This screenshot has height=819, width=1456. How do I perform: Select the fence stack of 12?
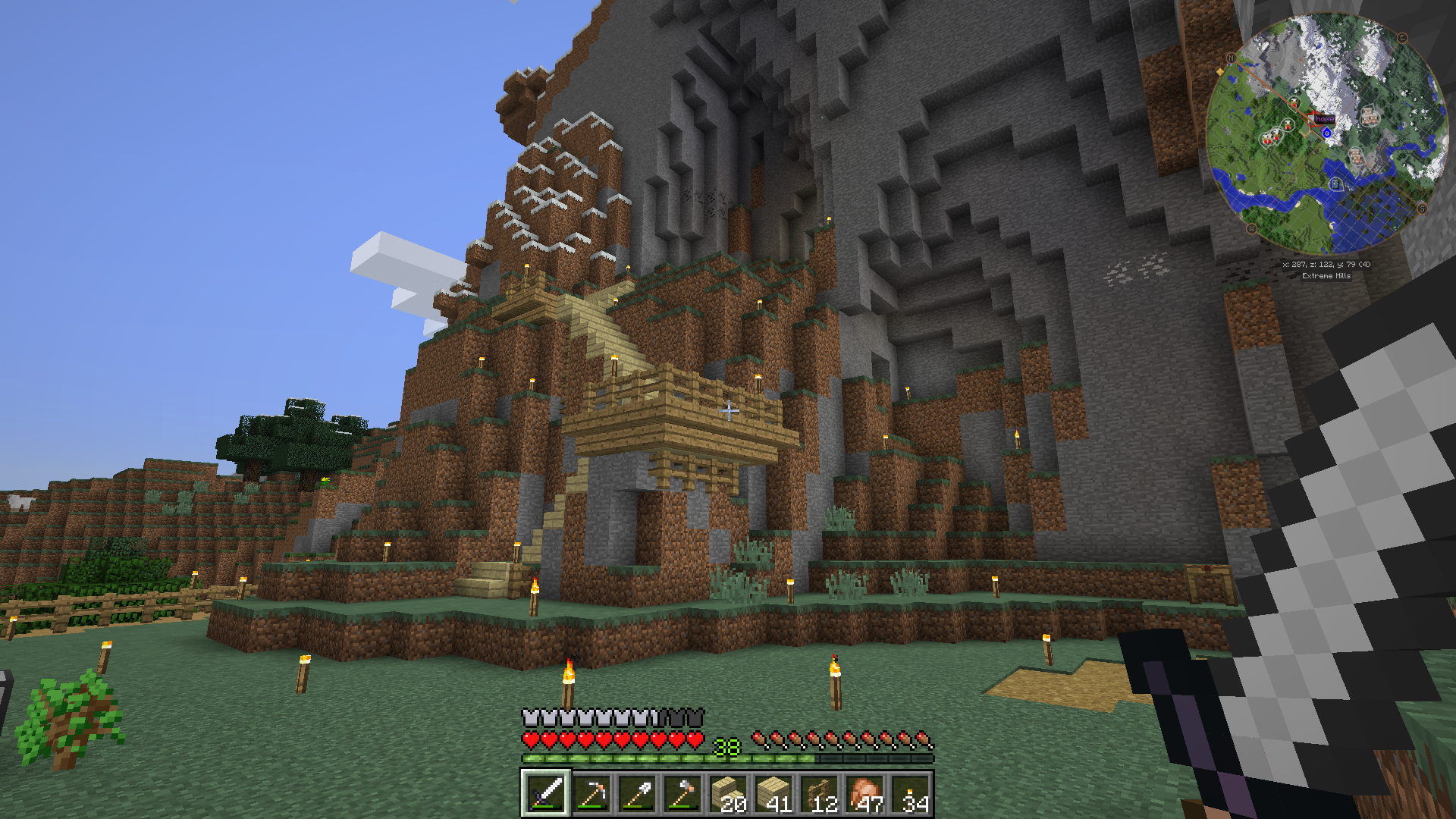818,794
